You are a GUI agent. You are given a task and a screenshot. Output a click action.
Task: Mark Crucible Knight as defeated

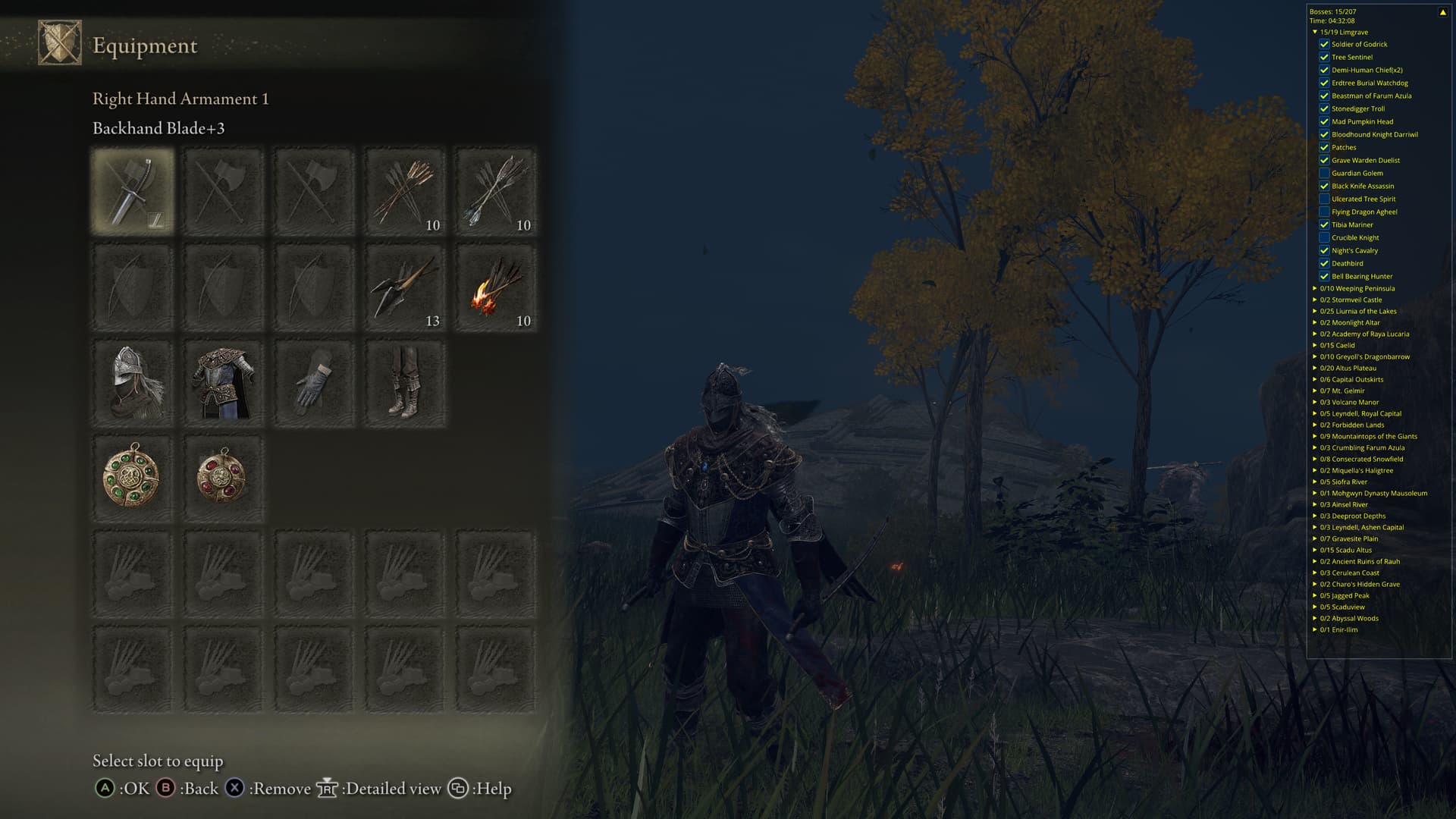tap(1324, 237)
